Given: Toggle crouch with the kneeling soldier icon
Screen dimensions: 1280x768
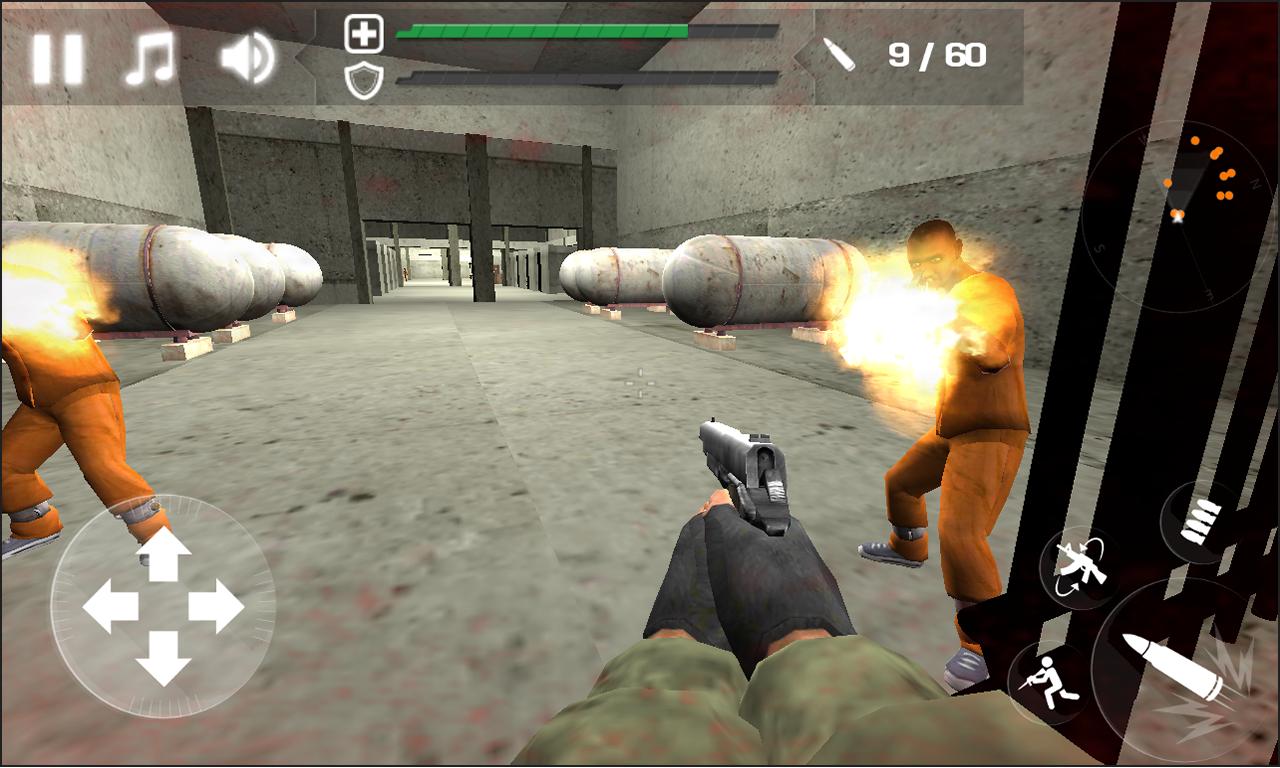Looking at the screenshot, I should pyautogui.click(x=1048, y=684).
